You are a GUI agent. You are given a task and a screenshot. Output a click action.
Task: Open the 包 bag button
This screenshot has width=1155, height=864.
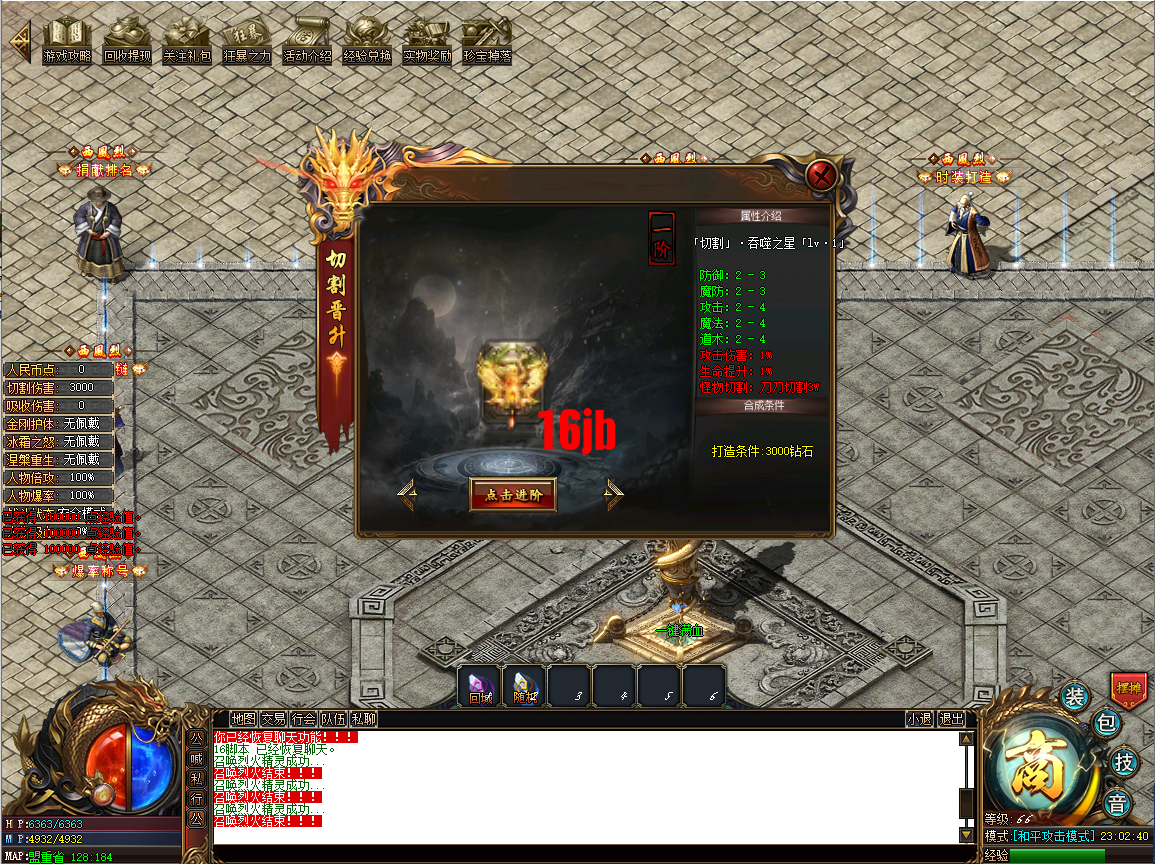pyautogui.click(x=1107, y=722)
